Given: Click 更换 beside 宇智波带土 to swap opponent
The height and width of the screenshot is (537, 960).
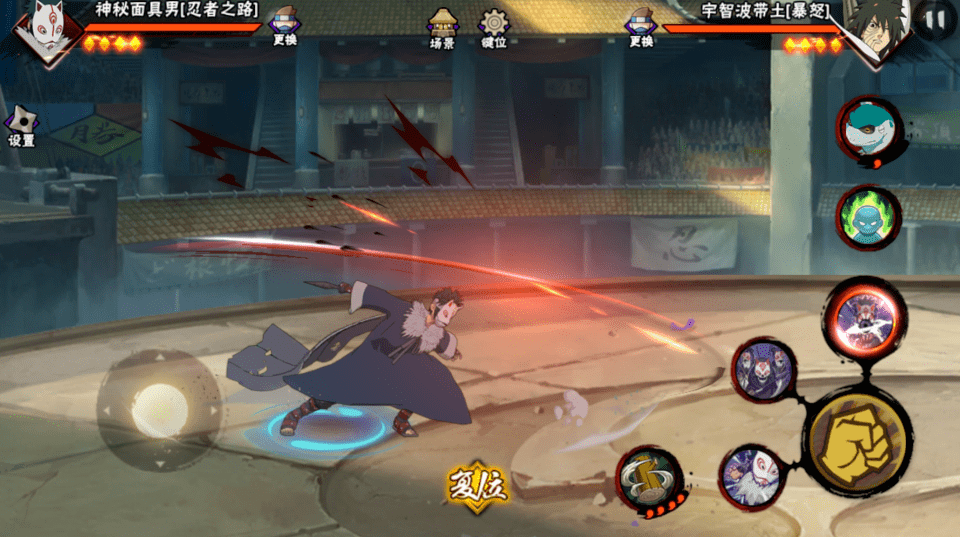Looking at the screenshot, I should (x=641, y=26).
